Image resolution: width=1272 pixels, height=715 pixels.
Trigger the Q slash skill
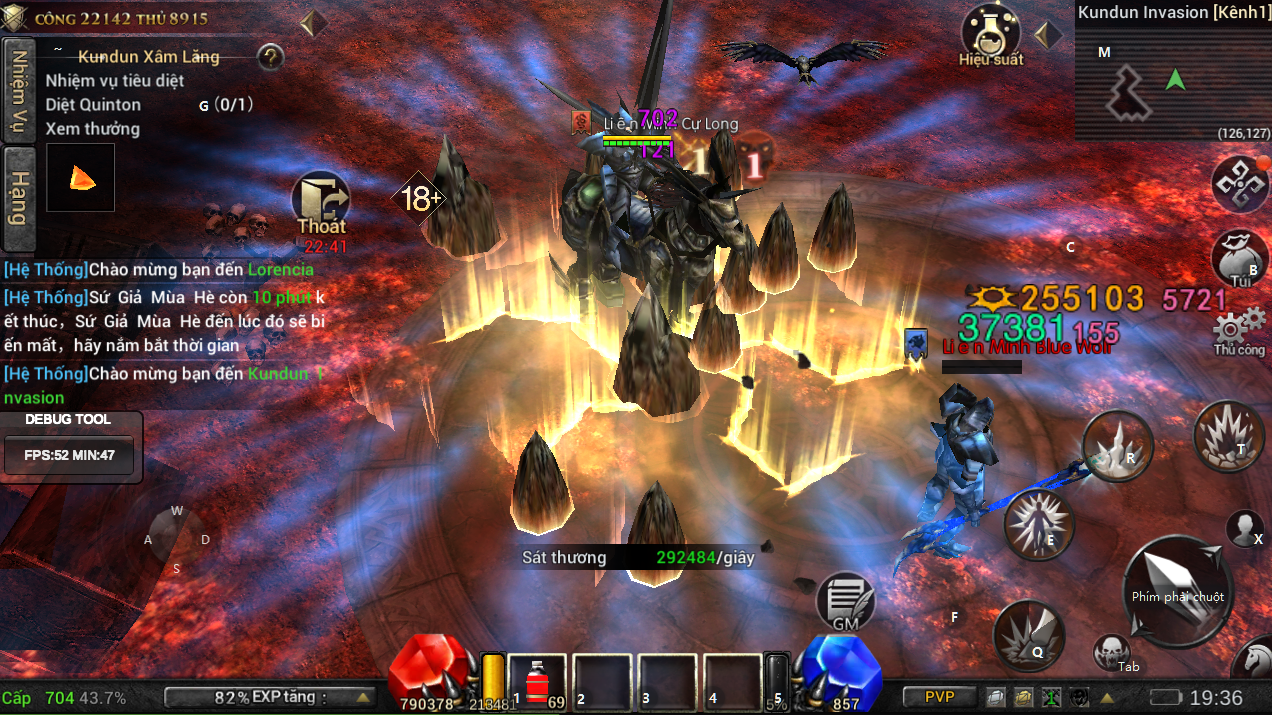pyautogui.click(x=1029, y=636)
